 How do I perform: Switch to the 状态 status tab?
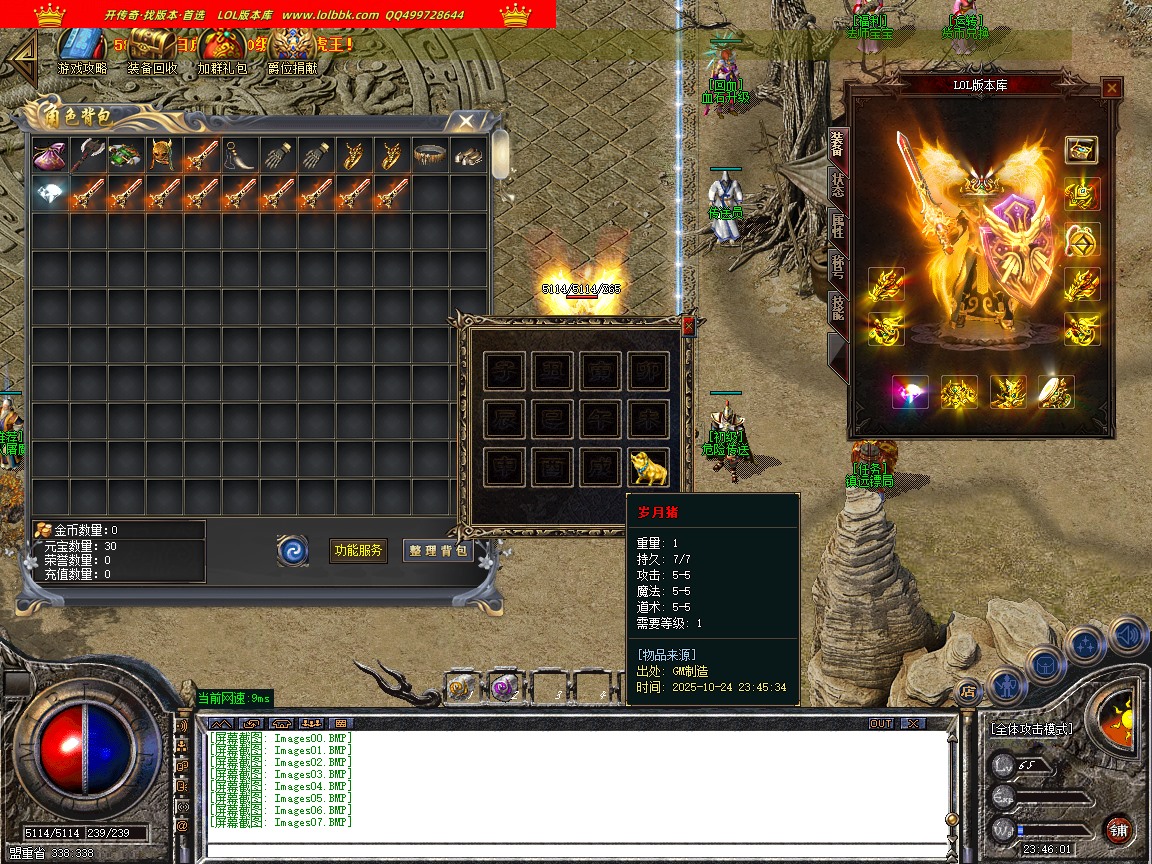click(x=838, y=185)
